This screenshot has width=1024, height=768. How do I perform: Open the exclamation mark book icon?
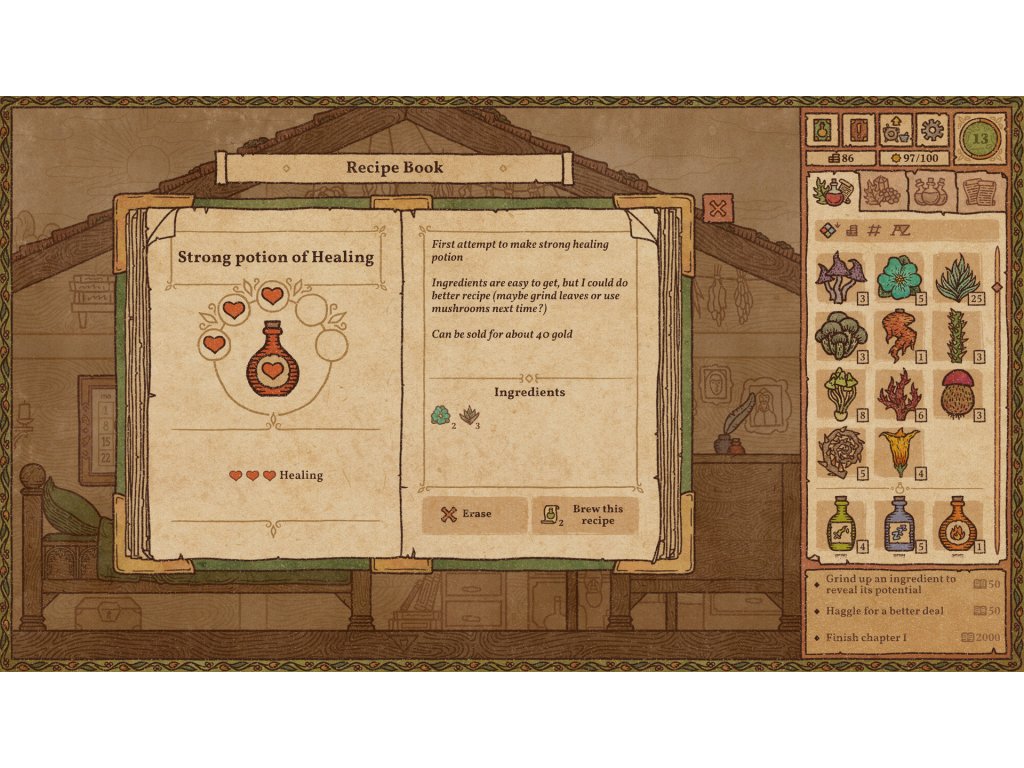pyautogui.click(x=859, y=130)
